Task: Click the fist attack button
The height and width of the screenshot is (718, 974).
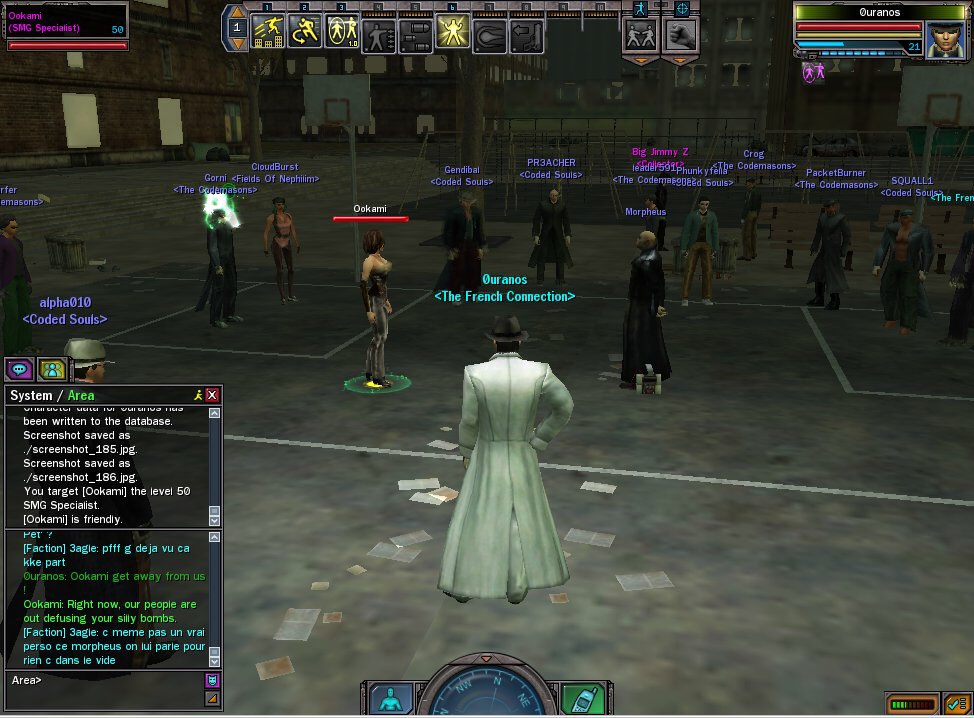Action: coord(681,34)
